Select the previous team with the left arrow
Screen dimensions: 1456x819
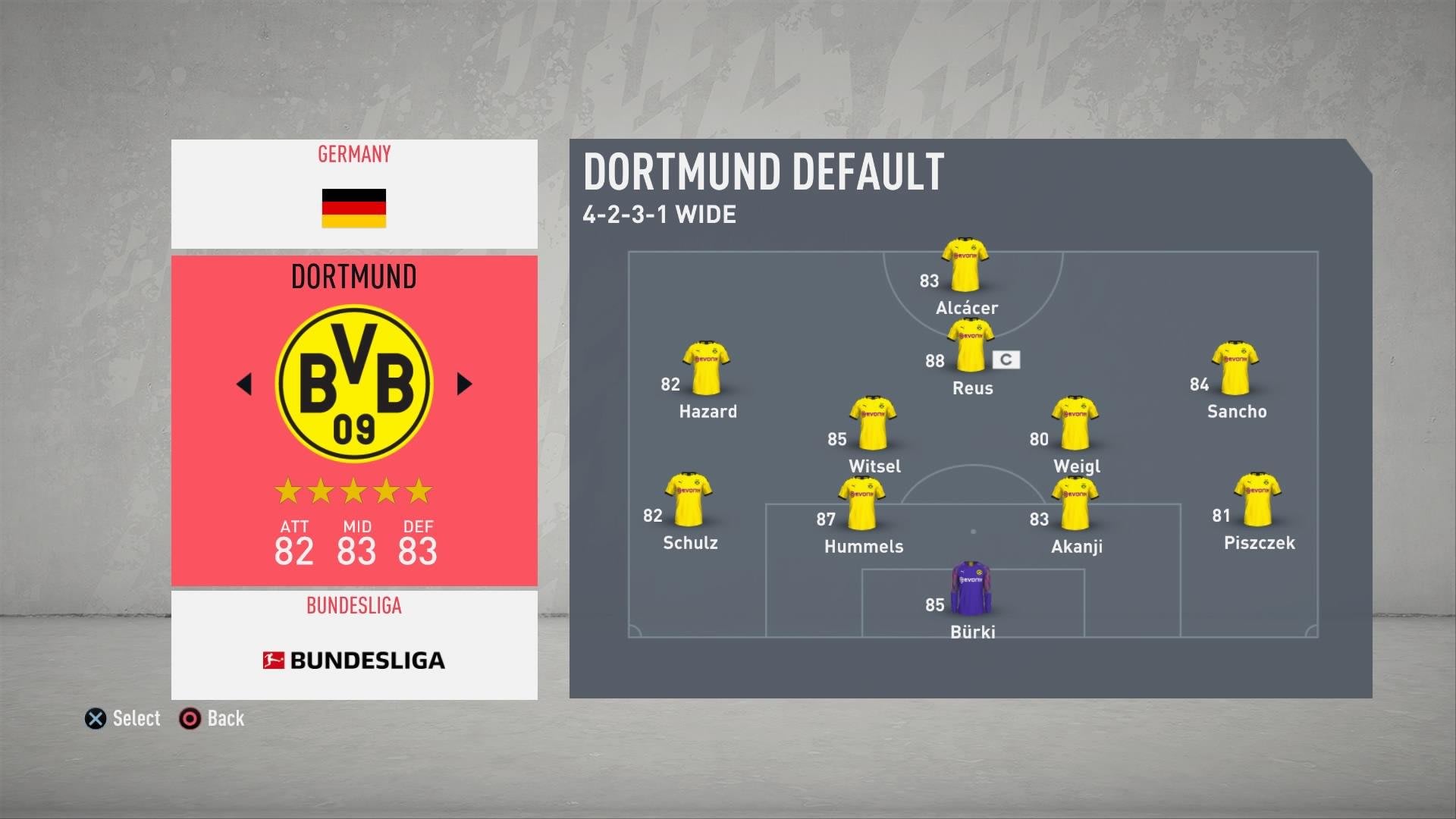[x=244, y=384]
